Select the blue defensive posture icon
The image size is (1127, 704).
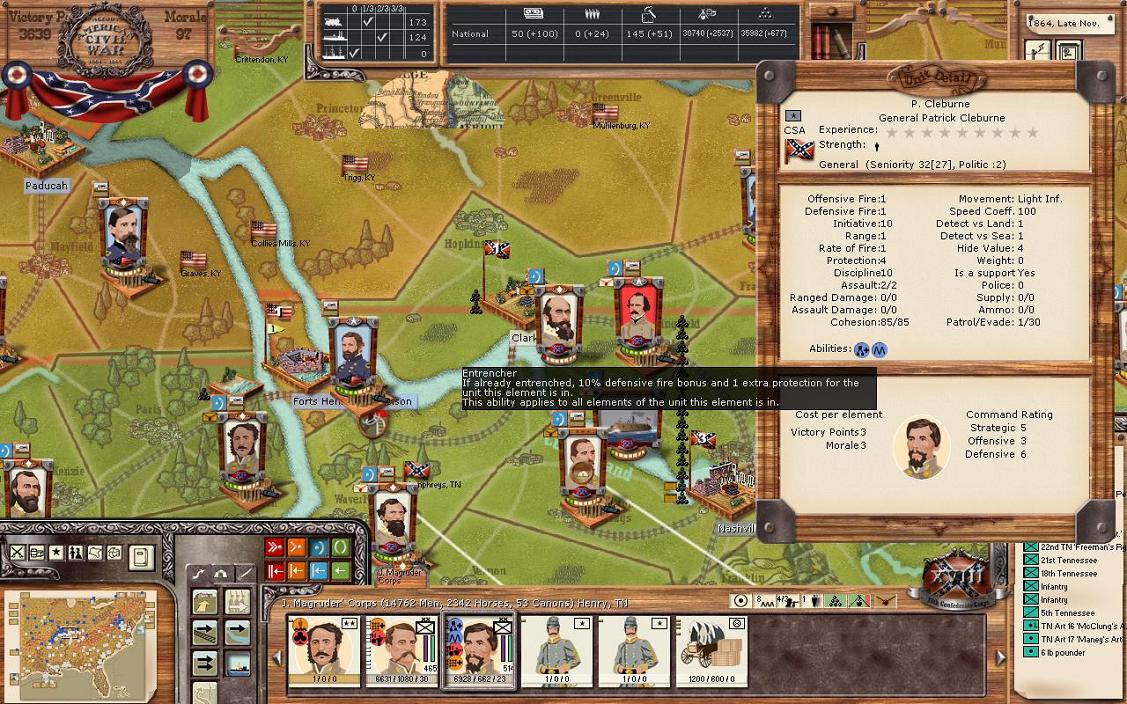(x=319, y=547)
